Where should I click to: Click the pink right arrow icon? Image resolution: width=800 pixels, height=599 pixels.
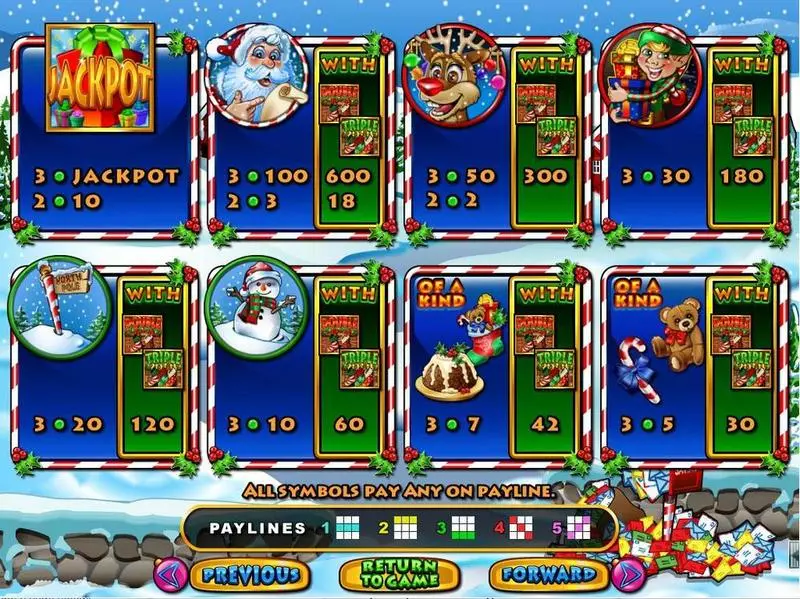pos(629,575)
